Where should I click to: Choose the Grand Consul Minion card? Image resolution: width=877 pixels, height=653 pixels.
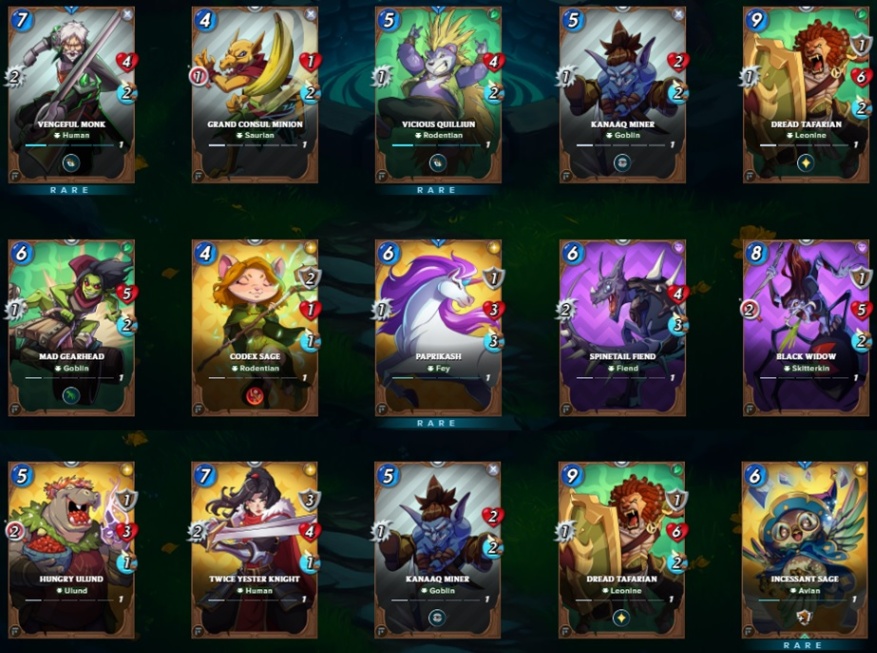(254, 95)
